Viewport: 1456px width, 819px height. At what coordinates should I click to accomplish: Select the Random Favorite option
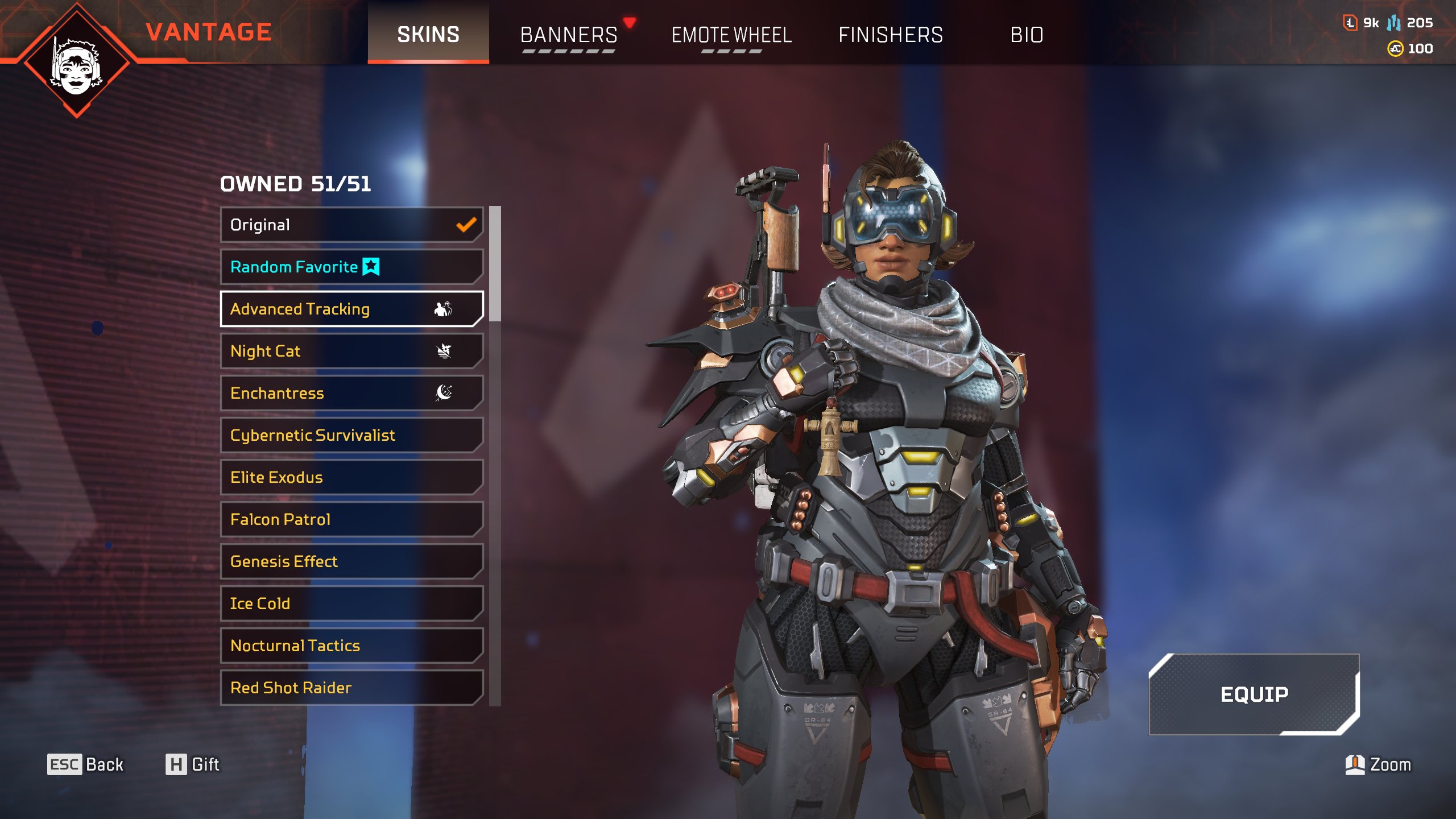tap(351, 267)
